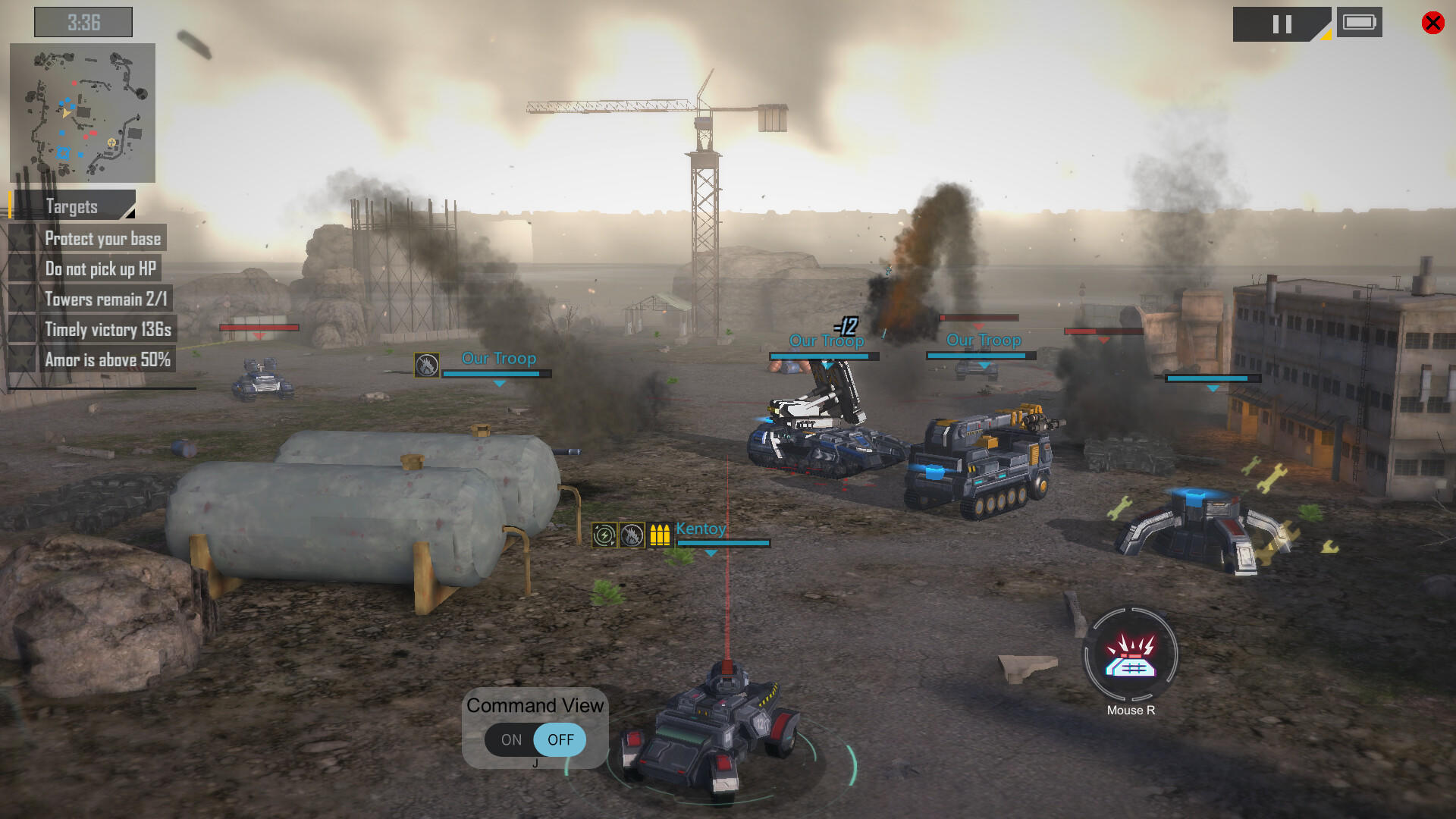This screenshot has width=1456, height=819.
Task: Check the star beside Protect your base
Action: pos(23,238)
